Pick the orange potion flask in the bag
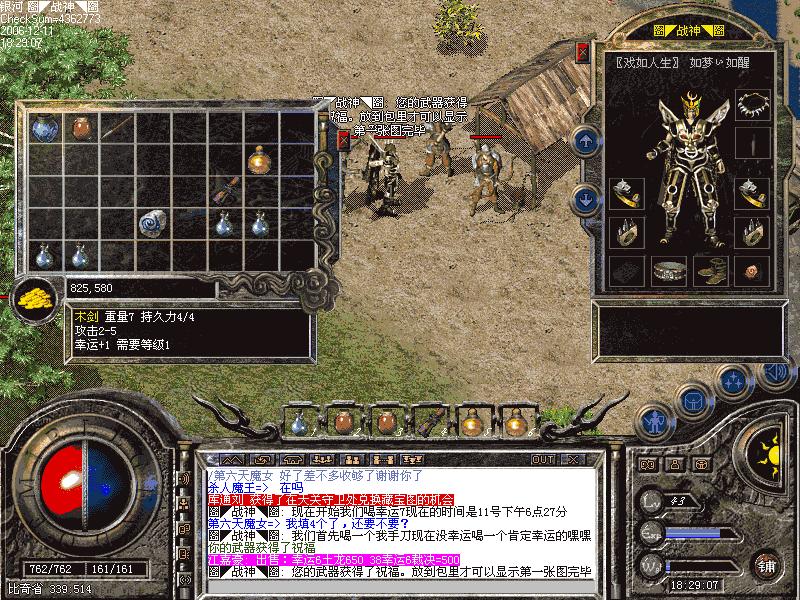 coord(260,157)
